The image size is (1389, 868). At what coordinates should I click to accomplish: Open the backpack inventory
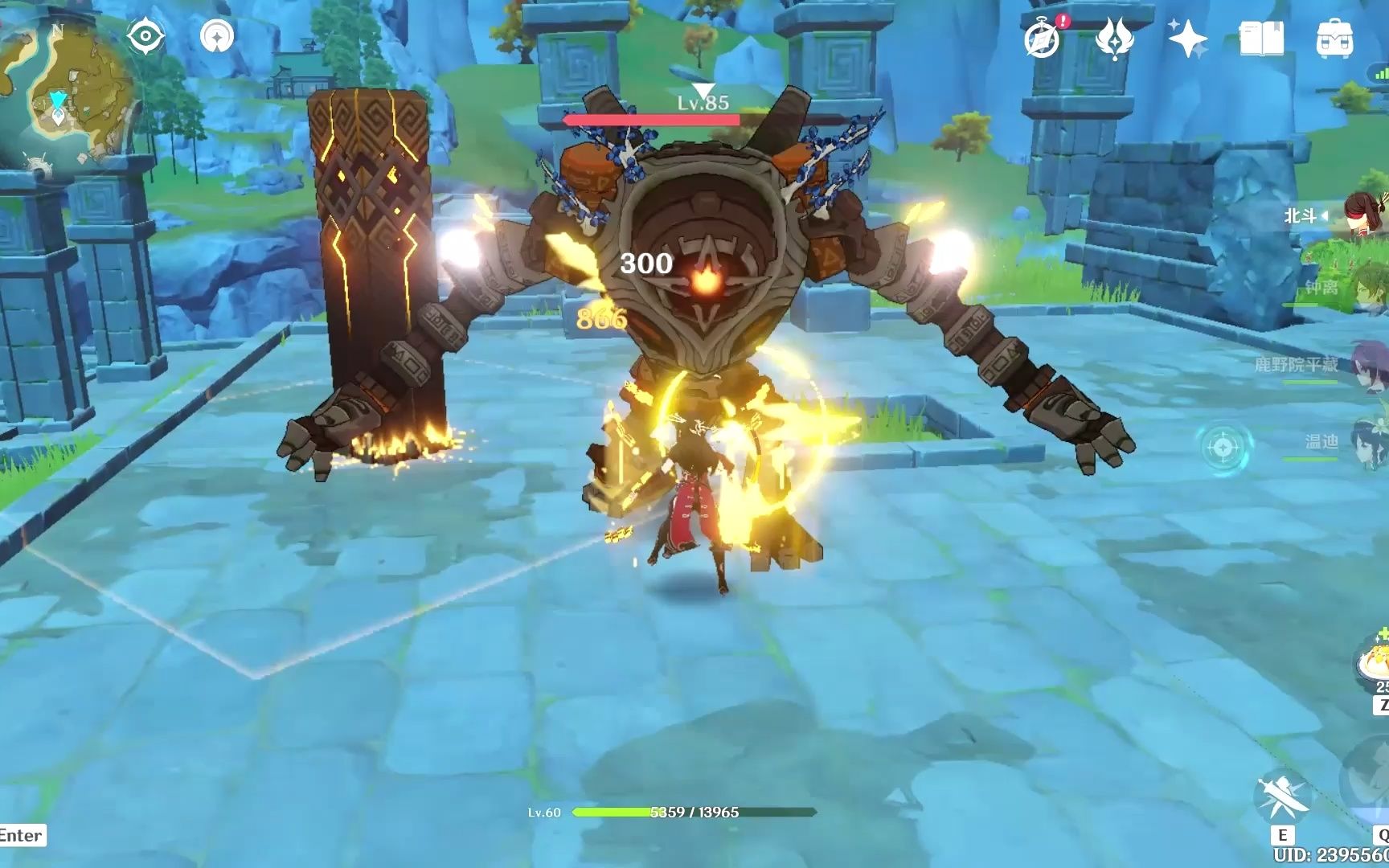(1334, 39)
